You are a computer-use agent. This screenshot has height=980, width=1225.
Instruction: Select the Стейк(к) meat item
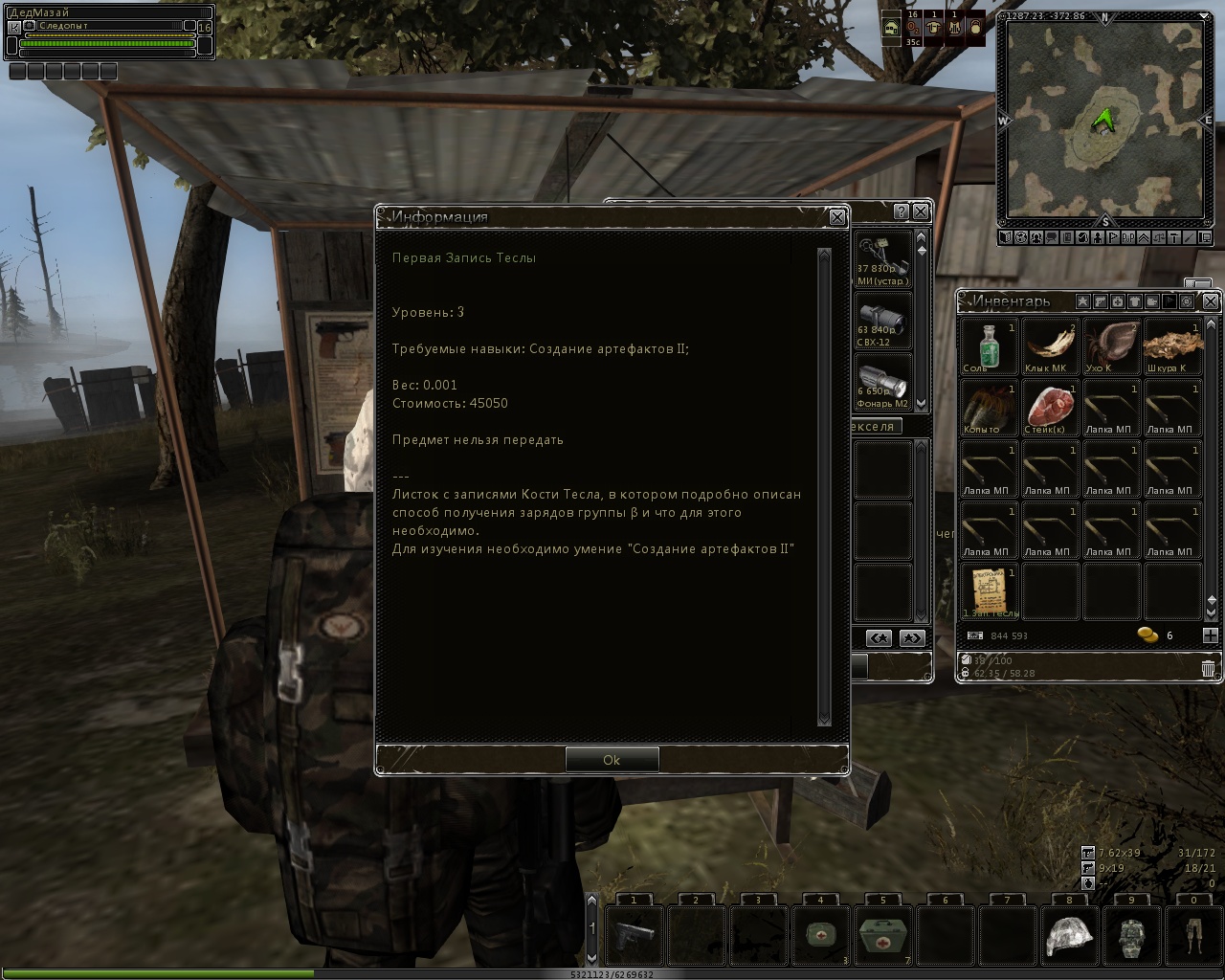(x=1049, y=407)
